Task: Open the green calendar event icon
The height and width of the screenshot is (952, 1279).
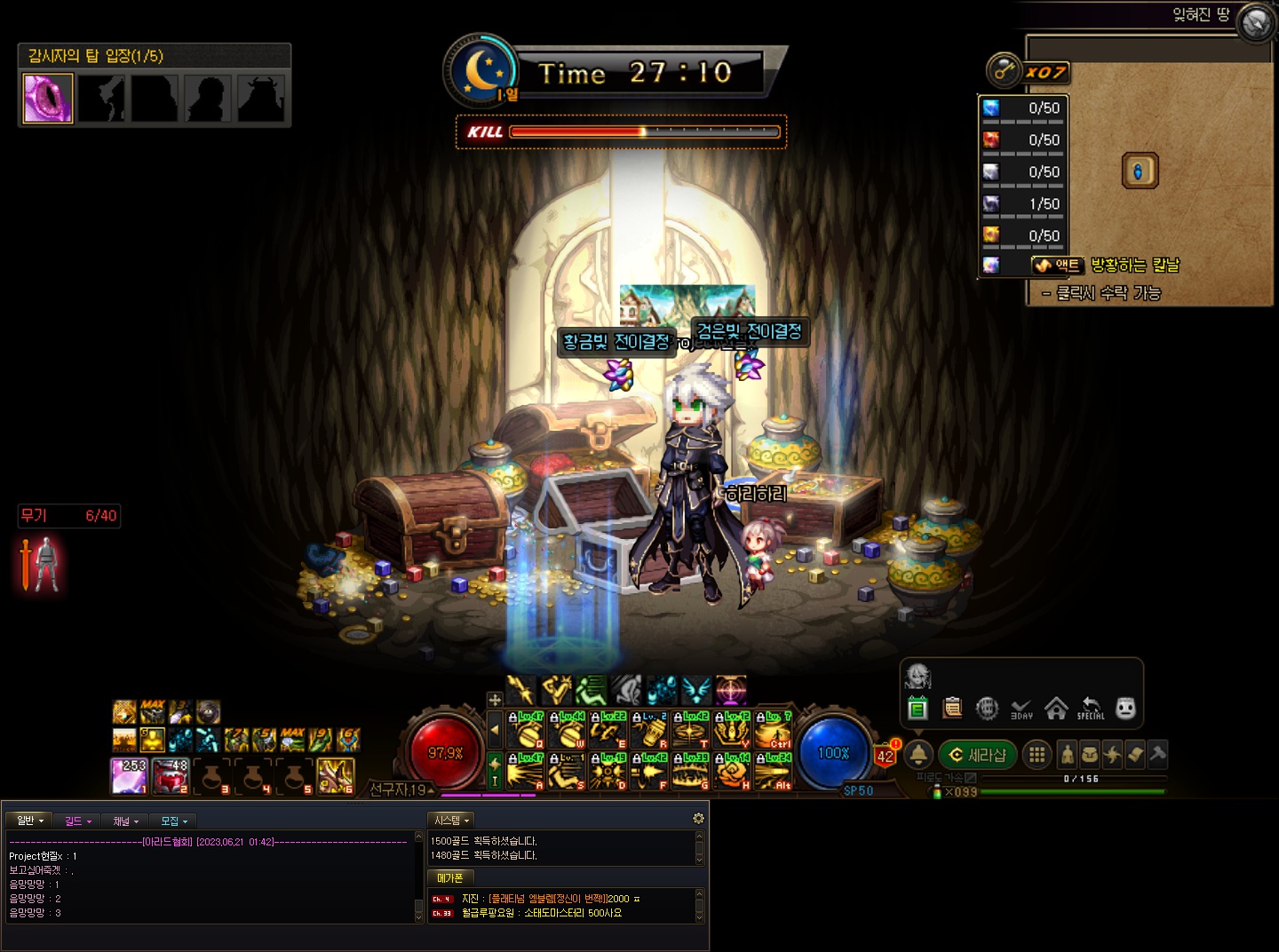Action: tap(918, 708)
